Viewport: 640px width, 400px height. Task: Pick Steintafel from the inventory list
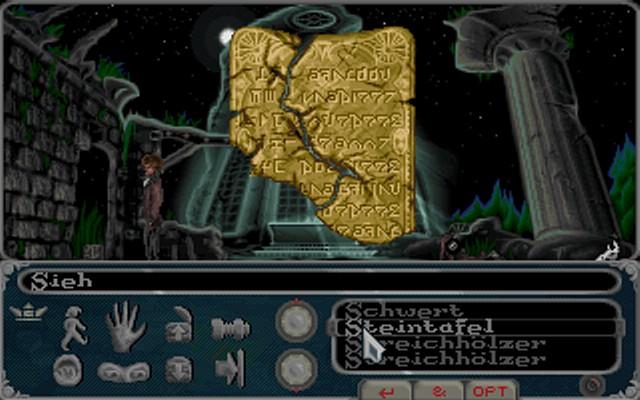[x=420, y=326]
